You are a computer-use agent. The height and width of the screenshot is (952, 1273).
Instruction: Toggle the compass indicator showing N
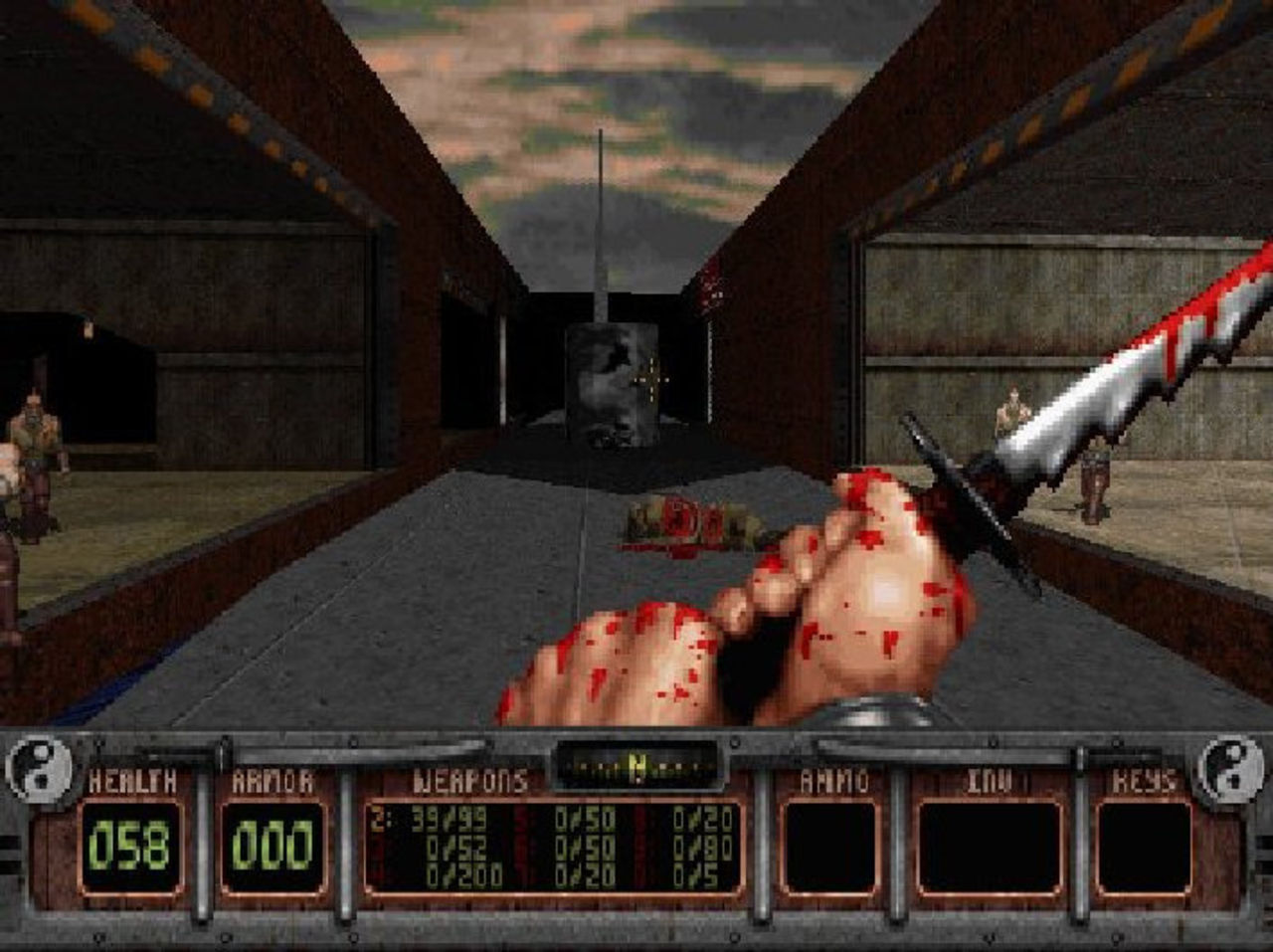639,762
